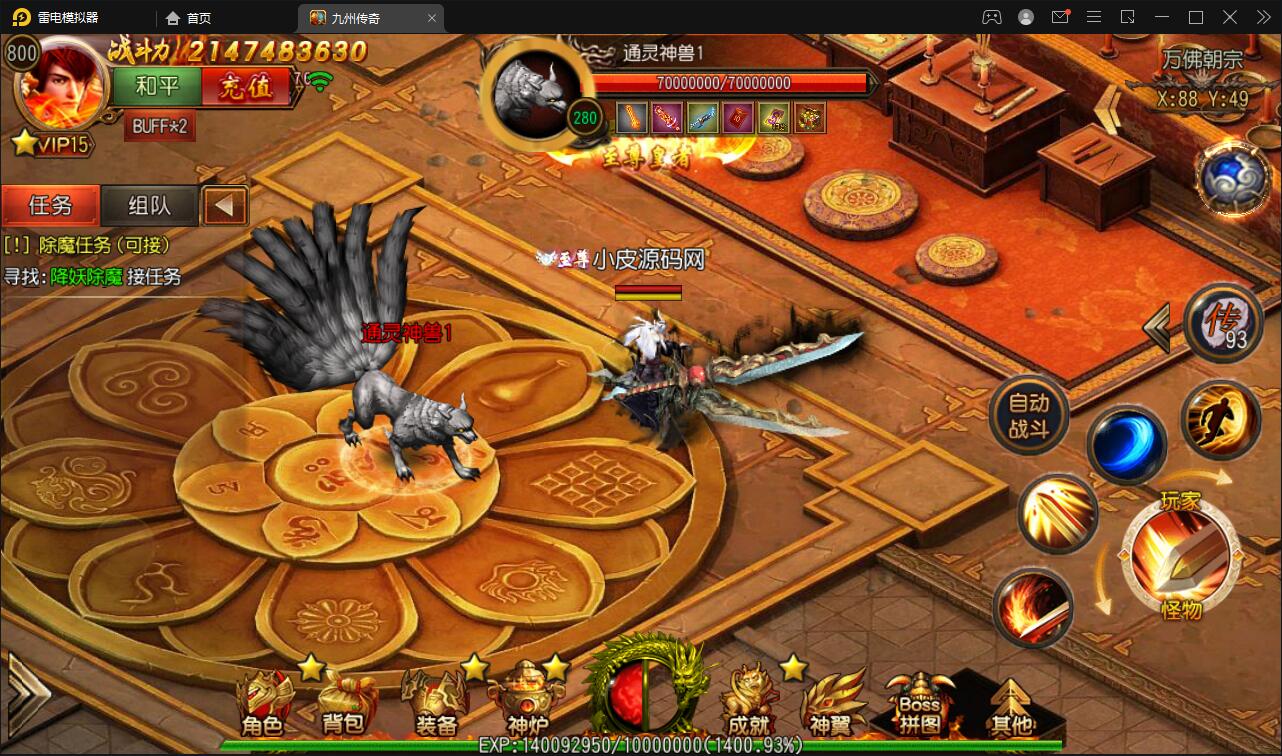Activate the blue crescent slash skill
Image resolution: width=1282 pixels, height=756 pixels.
click(x=1126, y=445)
